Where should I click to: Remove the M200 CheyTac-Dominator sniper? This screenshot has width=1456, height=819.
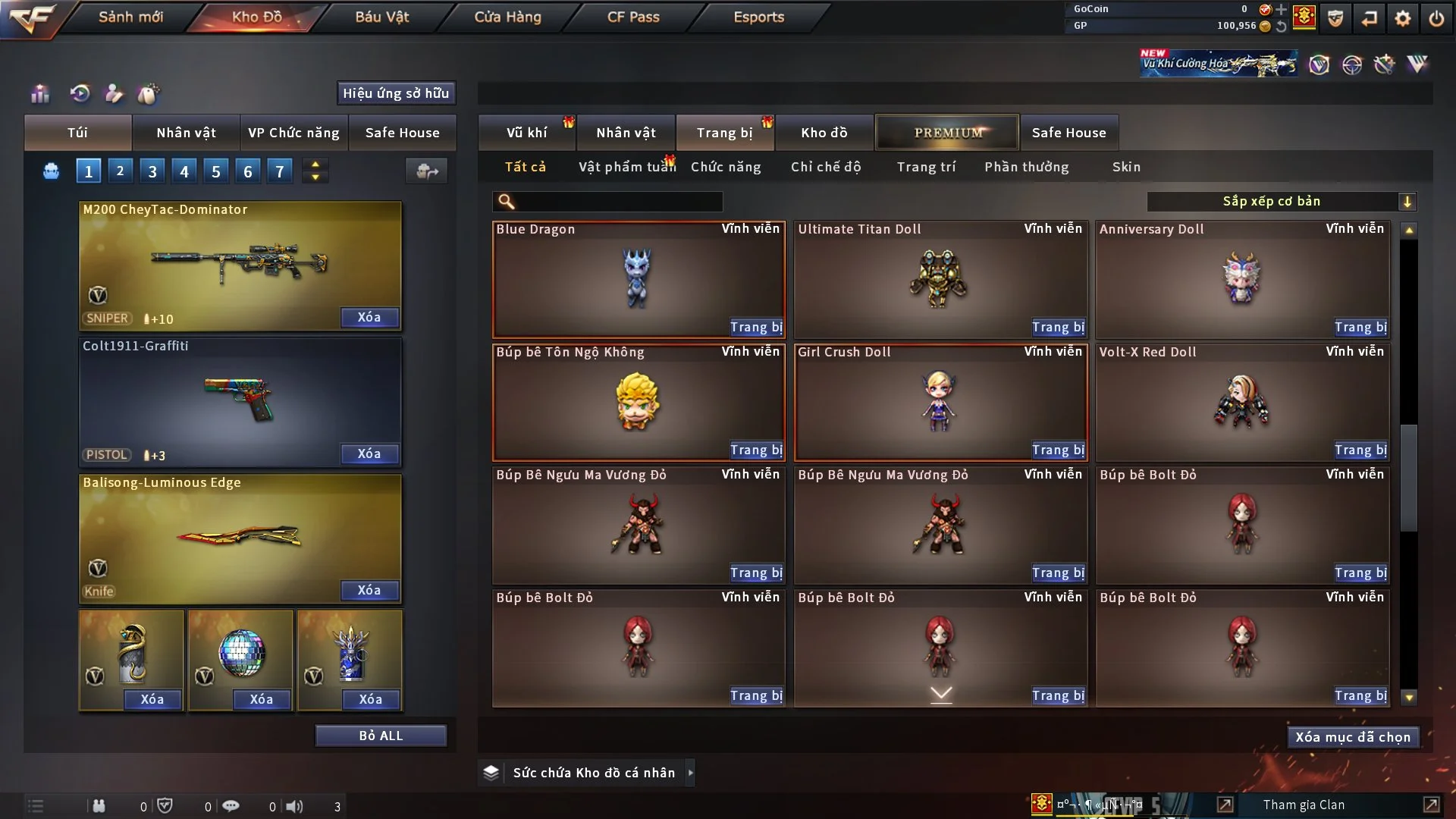pos(369,317)
